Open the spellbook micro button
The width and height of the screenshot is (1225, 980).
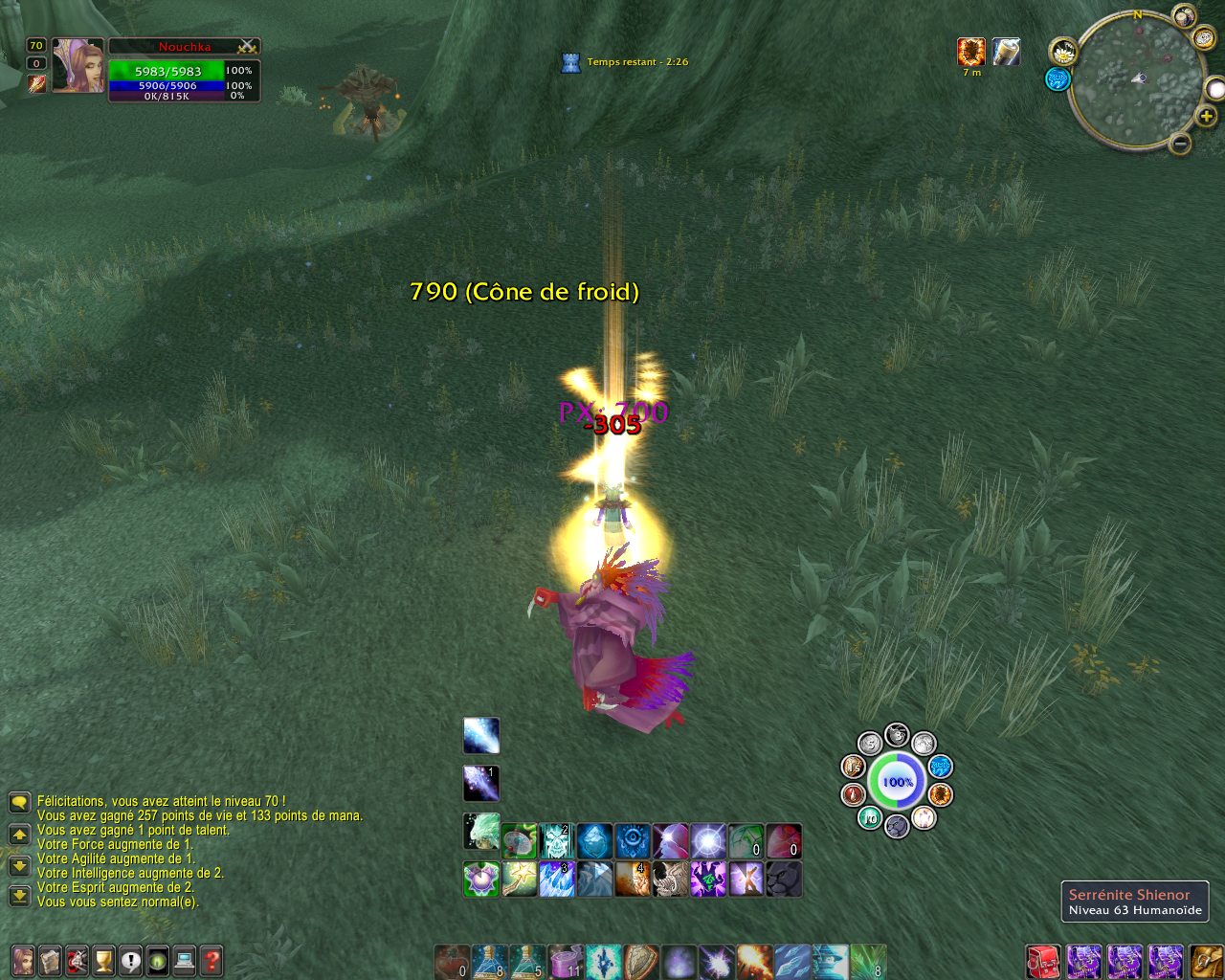(x=50, y=959)
